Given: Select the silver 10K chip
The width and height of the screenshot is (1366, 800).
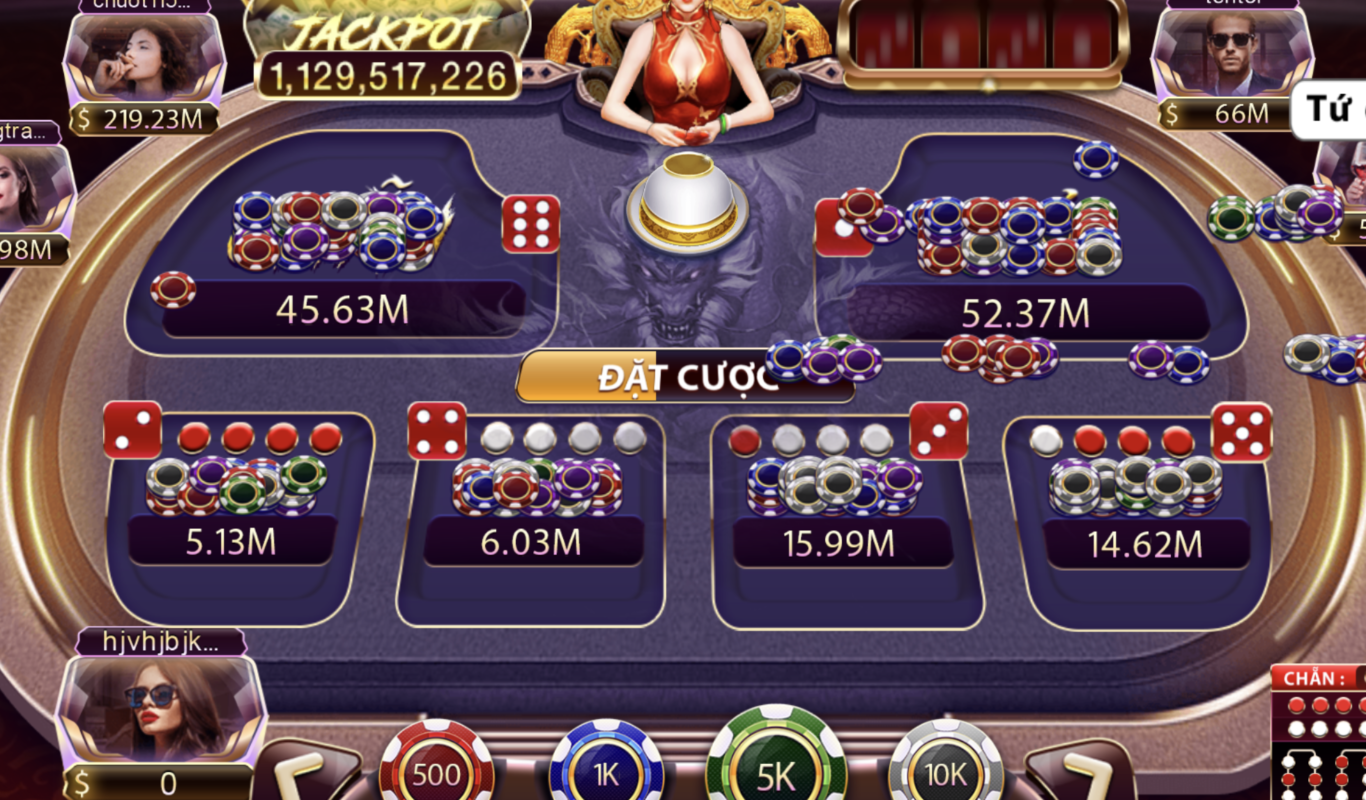Looking at the screenshot, I should coord(945,771).
